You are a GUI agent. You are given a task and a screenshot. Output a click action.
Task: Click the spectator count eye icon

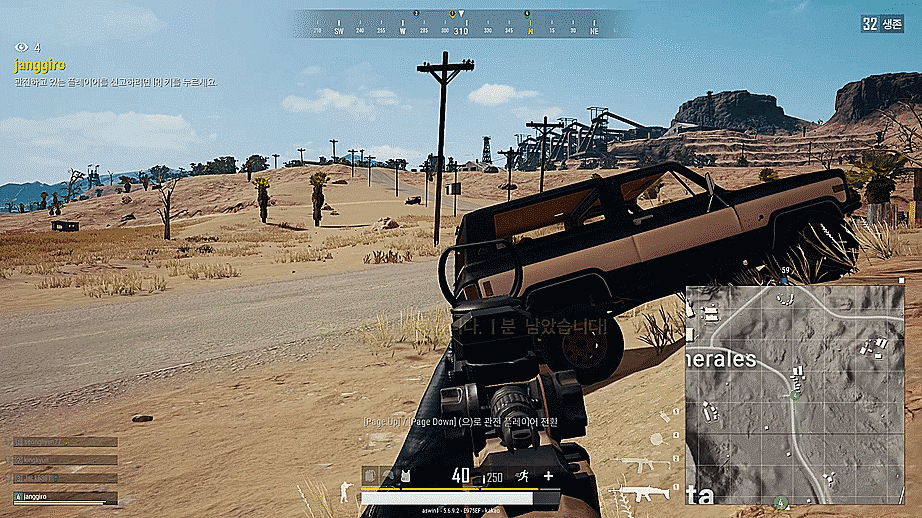point(21,47)
